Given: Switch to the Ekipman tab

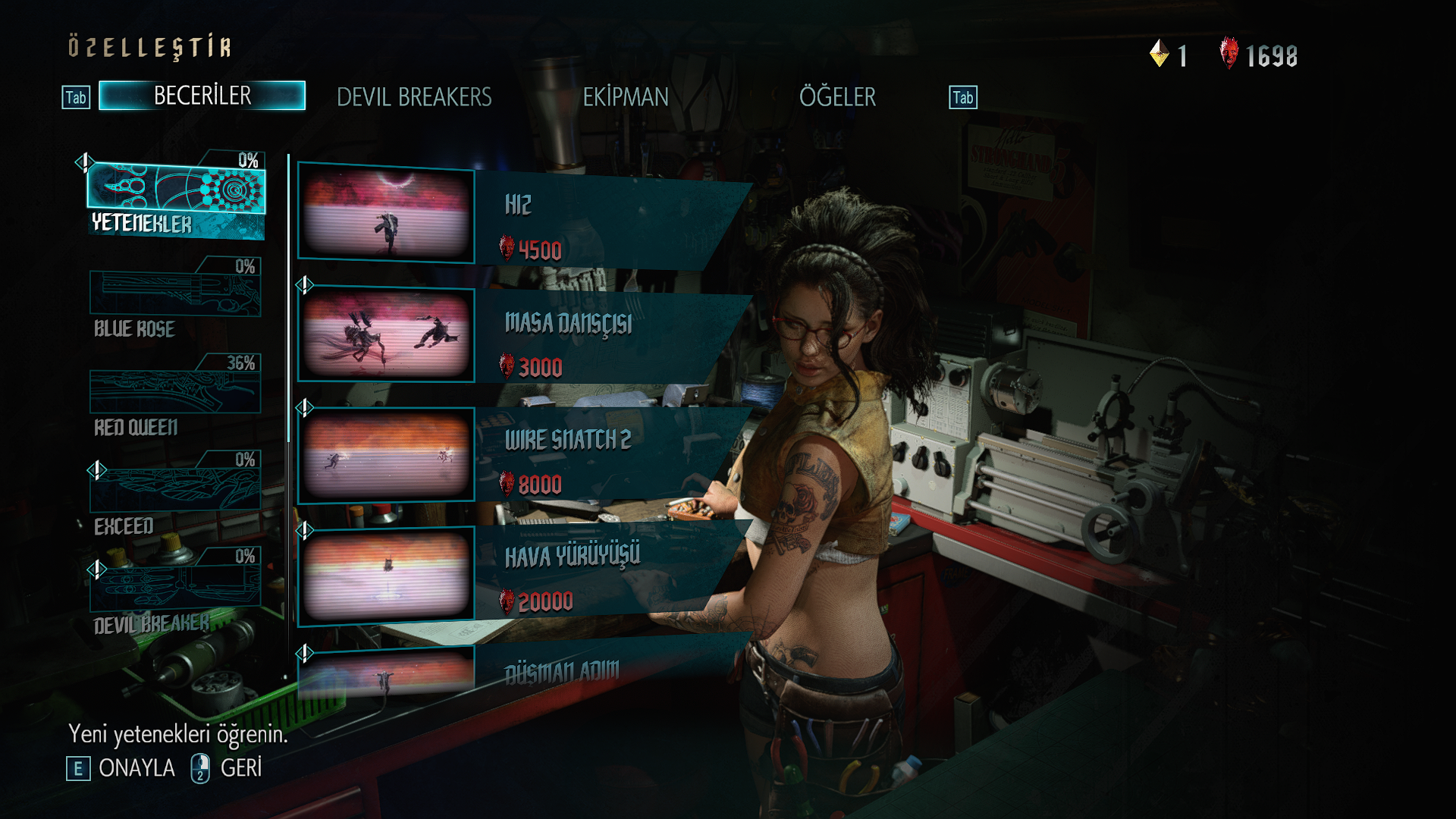Looking at the screenshot, I should pos(626,97).
